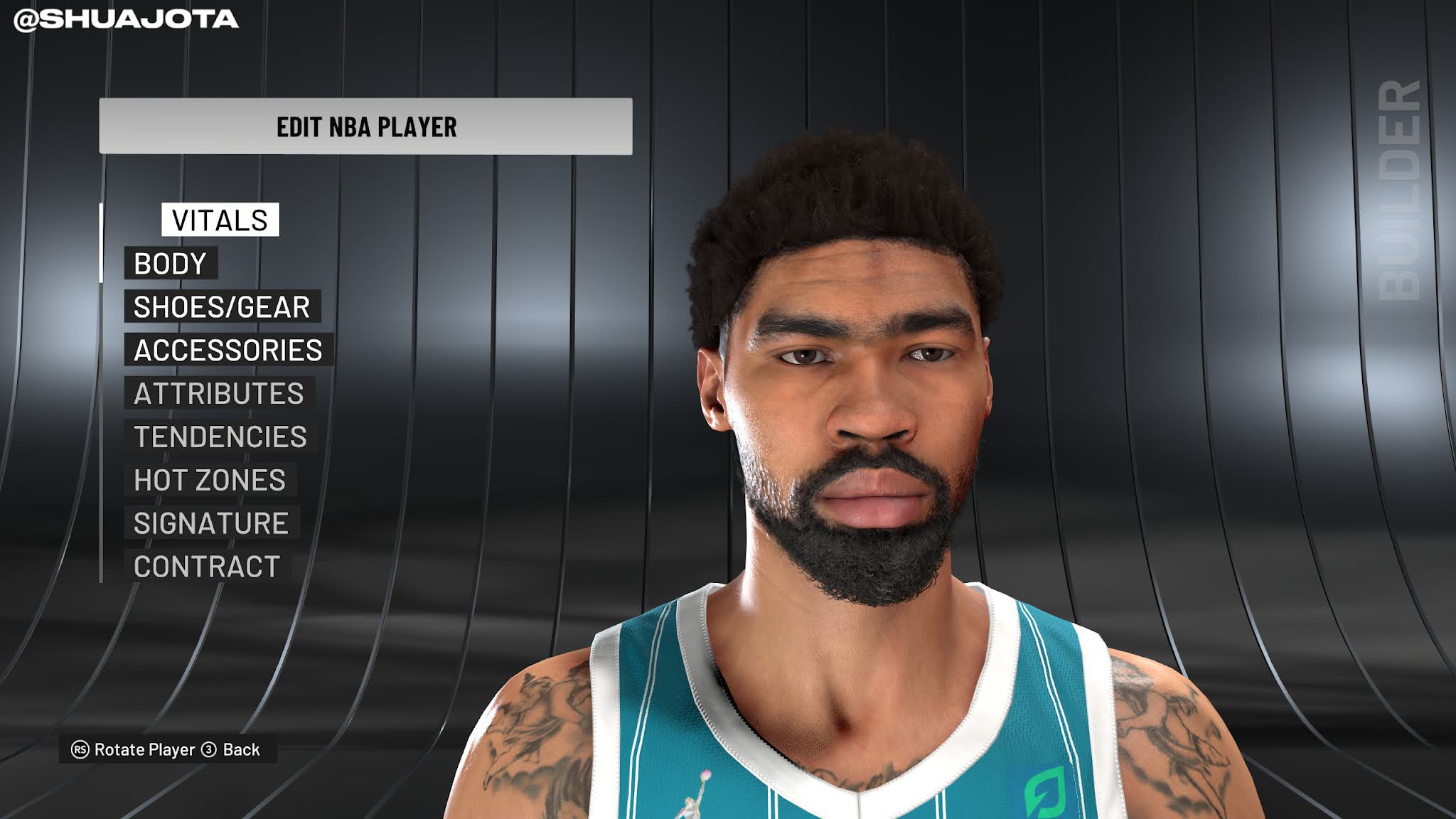Select ATTRIBUTES to edit player ratings
The image size is (1456, 819).
coord(222,393)
